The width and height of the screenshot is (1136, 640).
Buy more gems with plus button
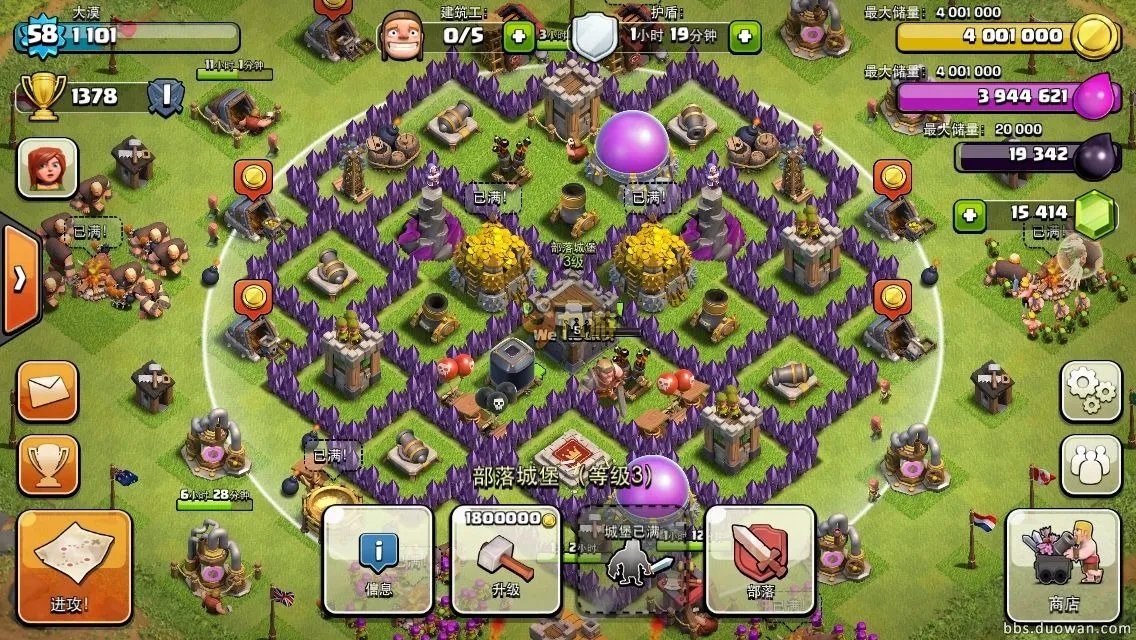click(966, 213)
